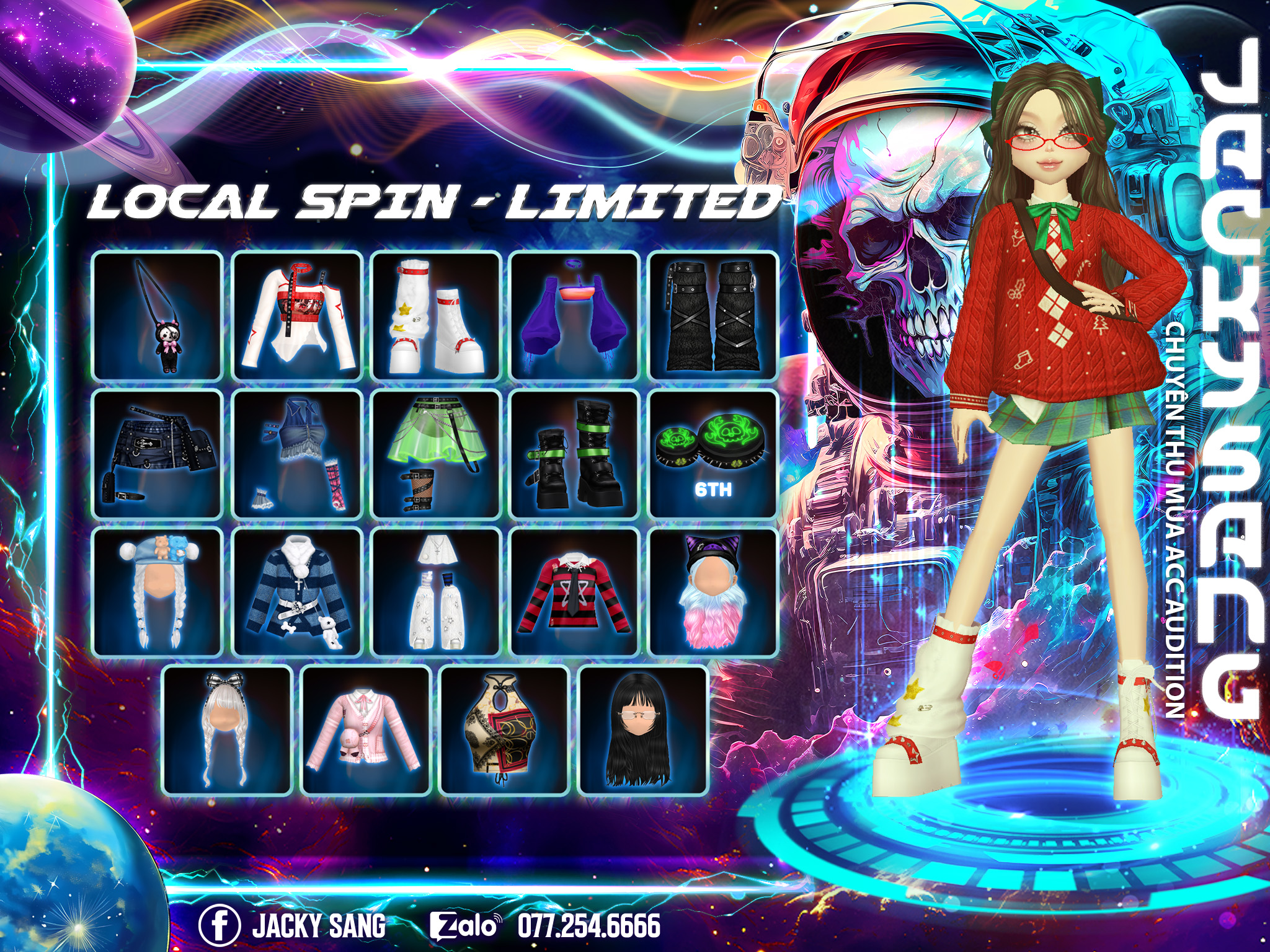Select the dark denim belted skirt
This screenshot has height=952, width=1270.
click(158, 454)
